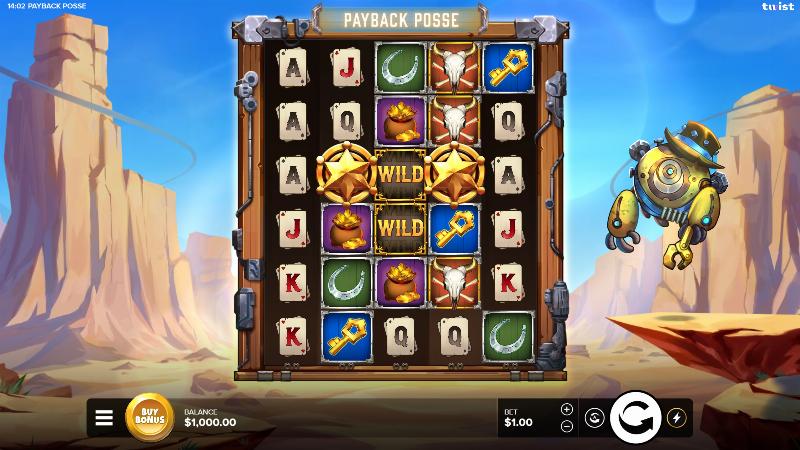
Task: Decrease the bet amount
Action: (x=567, y=426)
